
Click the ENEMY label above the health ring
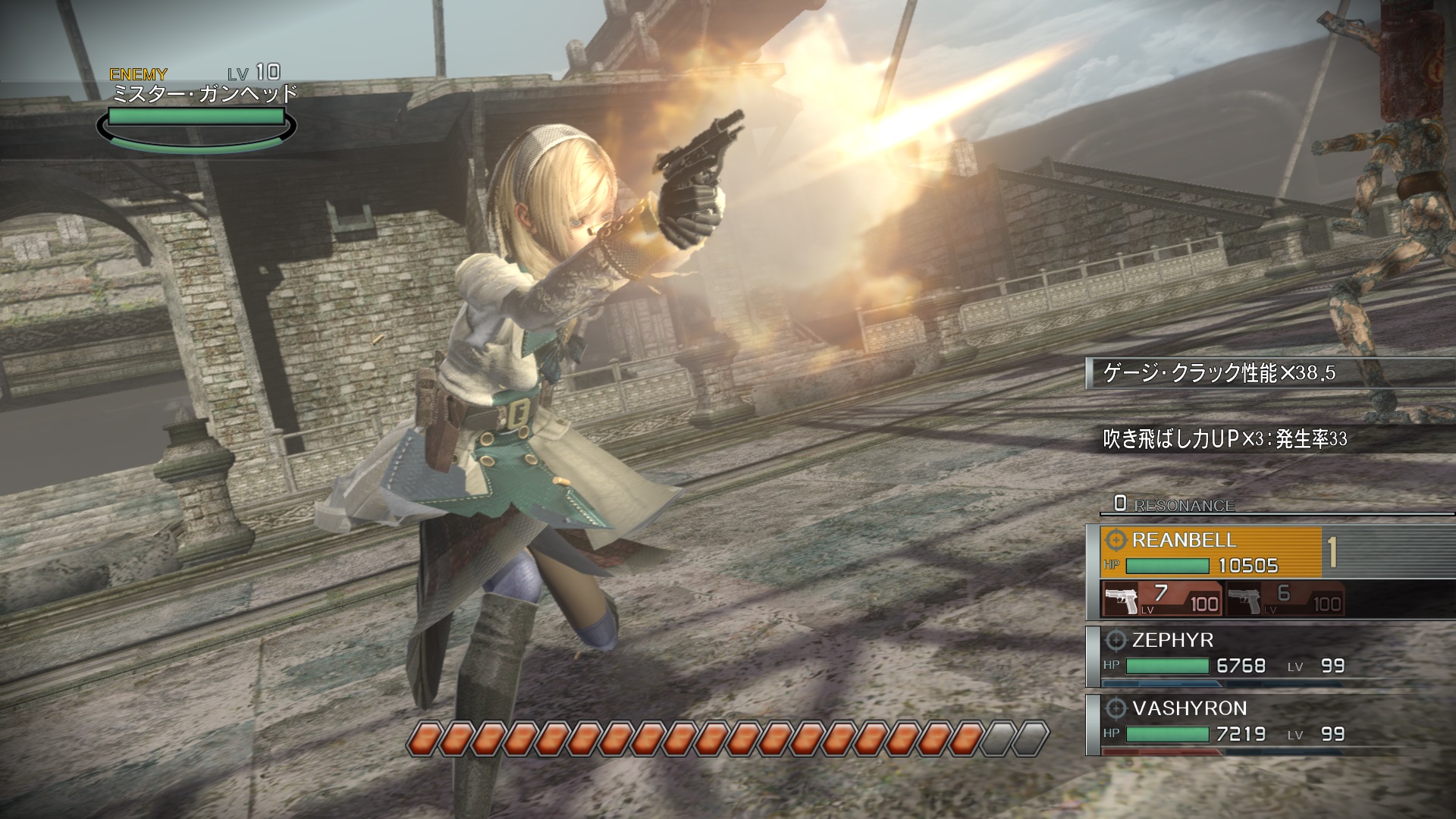[136, 74]
